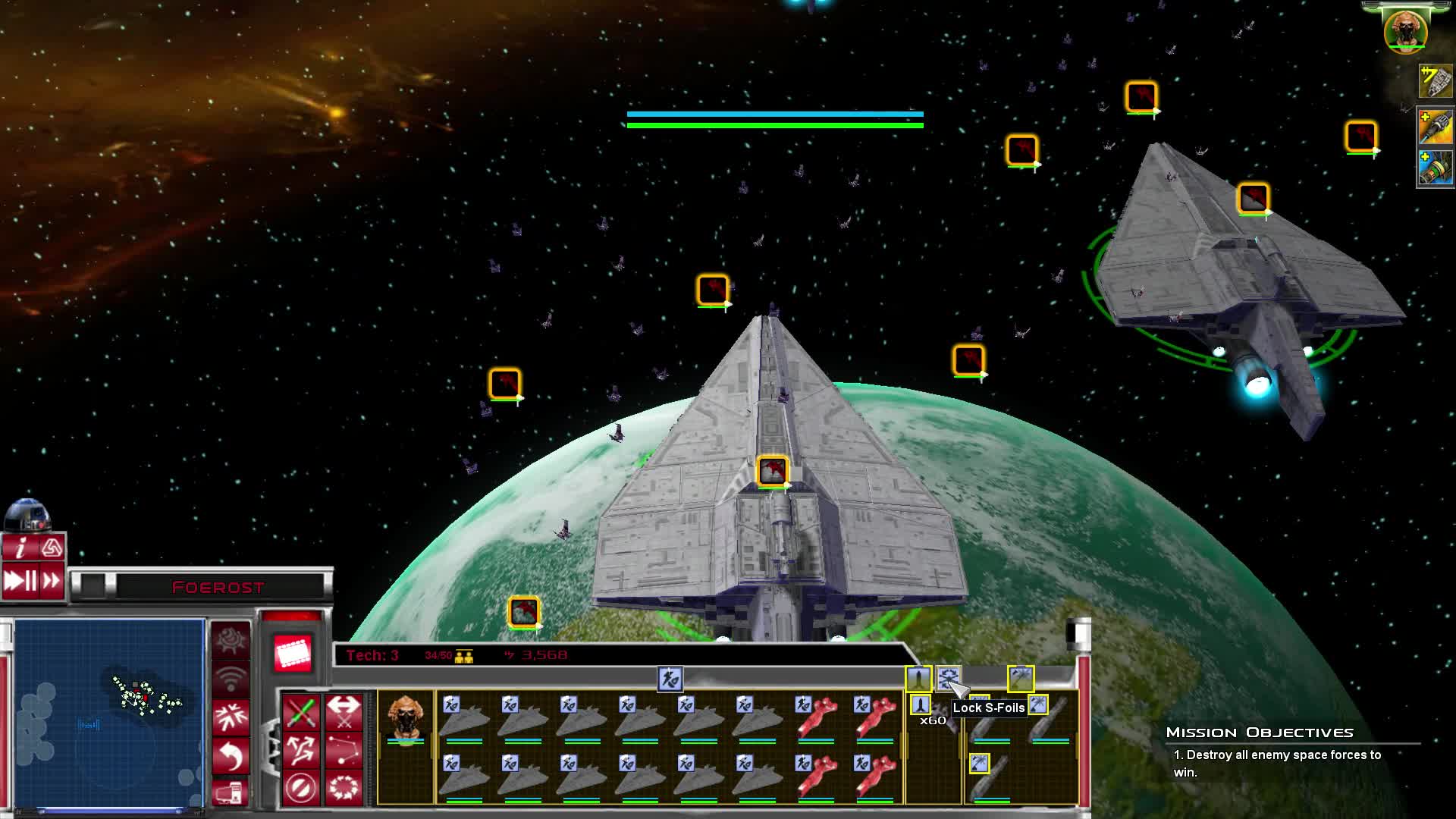Click the radar ping icon beside the minimap

pos(230,675)
